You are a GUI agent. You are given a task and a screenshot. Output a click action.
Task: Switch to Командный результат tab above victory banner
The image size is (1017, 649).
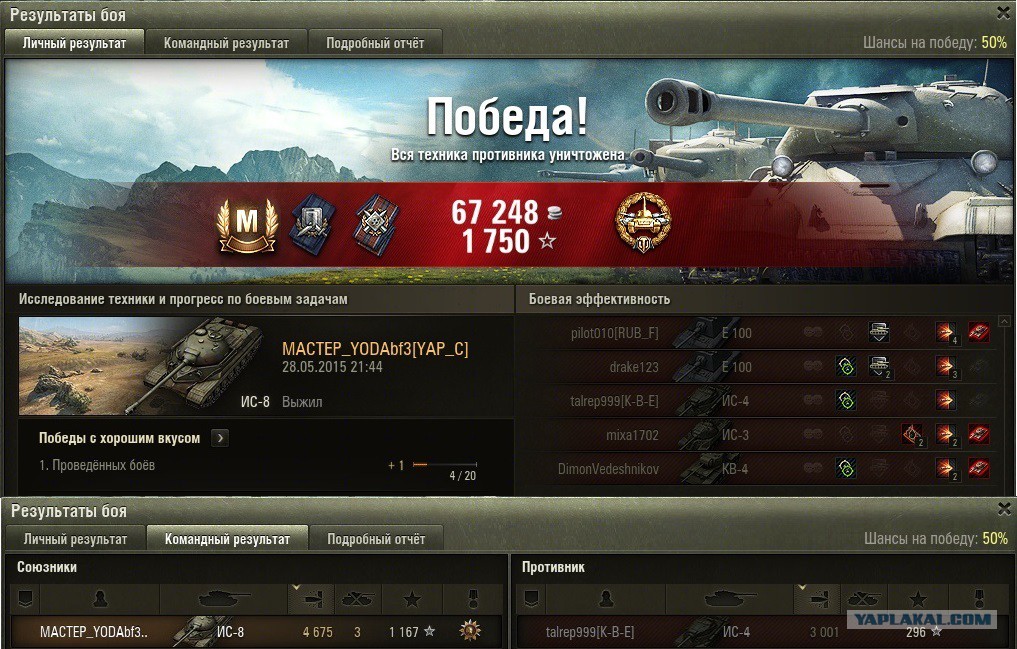[226, 43]
